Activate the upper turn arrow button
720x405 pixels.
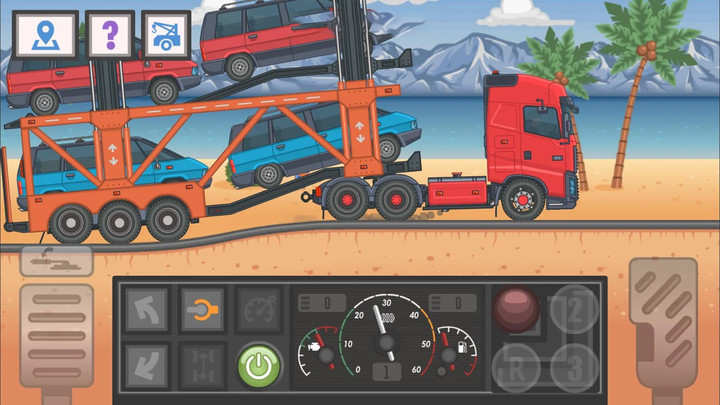(146, 310)
